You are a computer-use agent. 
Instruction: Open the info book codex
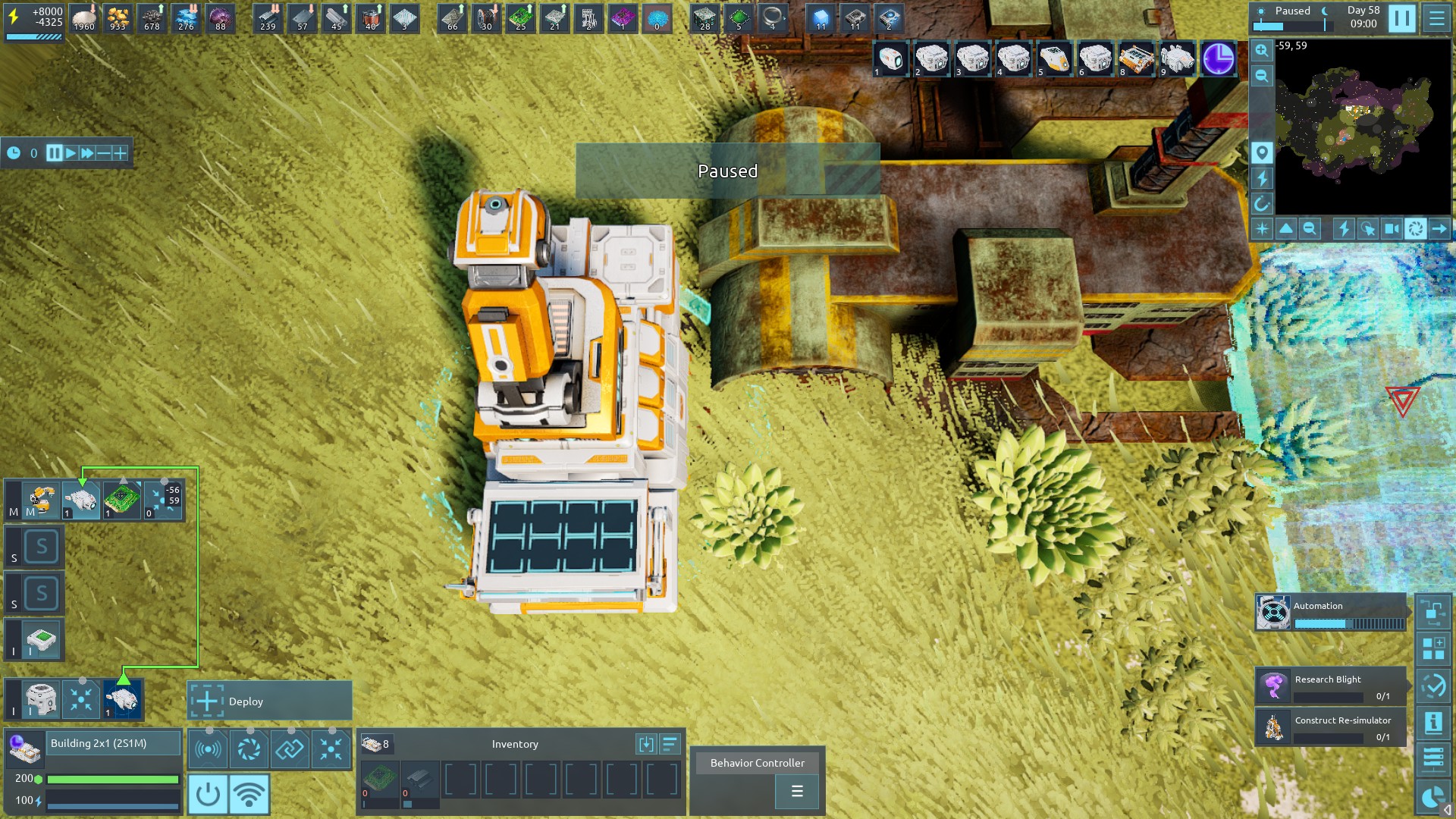coord(1433,723)
